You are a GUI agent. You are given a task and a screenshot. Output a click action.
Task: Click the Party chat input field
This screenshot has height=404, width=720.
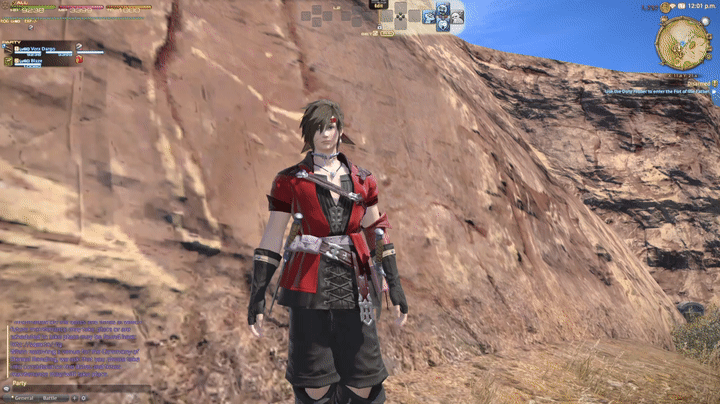pos(80,388)
